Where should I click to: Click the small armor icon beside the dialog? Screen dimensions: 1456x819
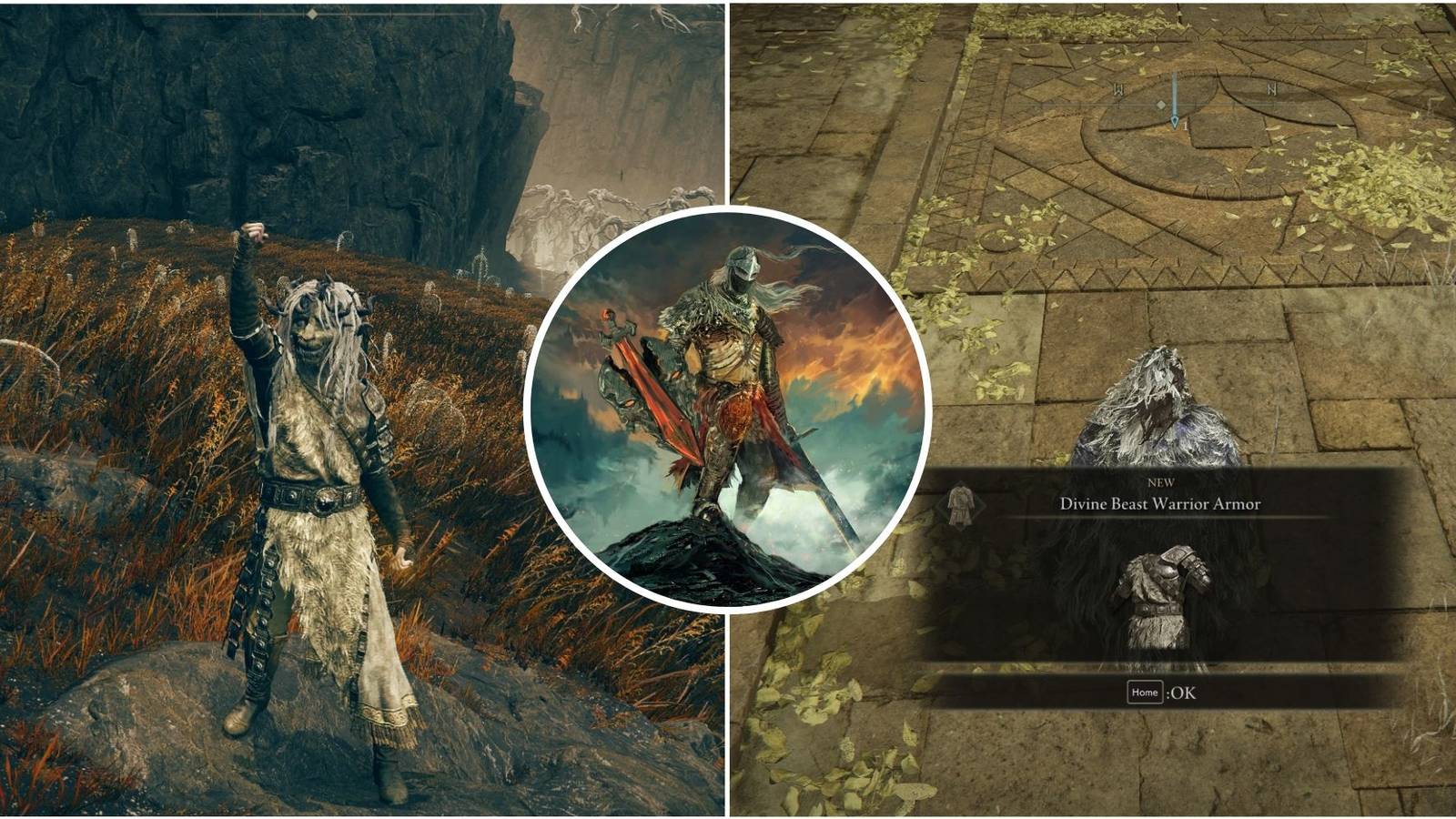[x=961, y=504]
